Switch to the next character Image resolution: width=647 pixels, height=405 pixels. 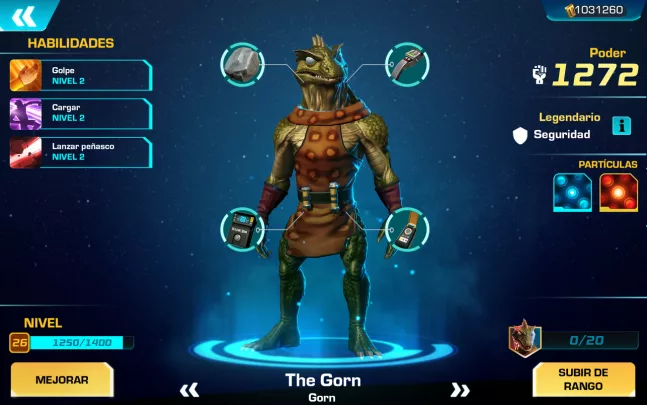(x=460, y=389)
